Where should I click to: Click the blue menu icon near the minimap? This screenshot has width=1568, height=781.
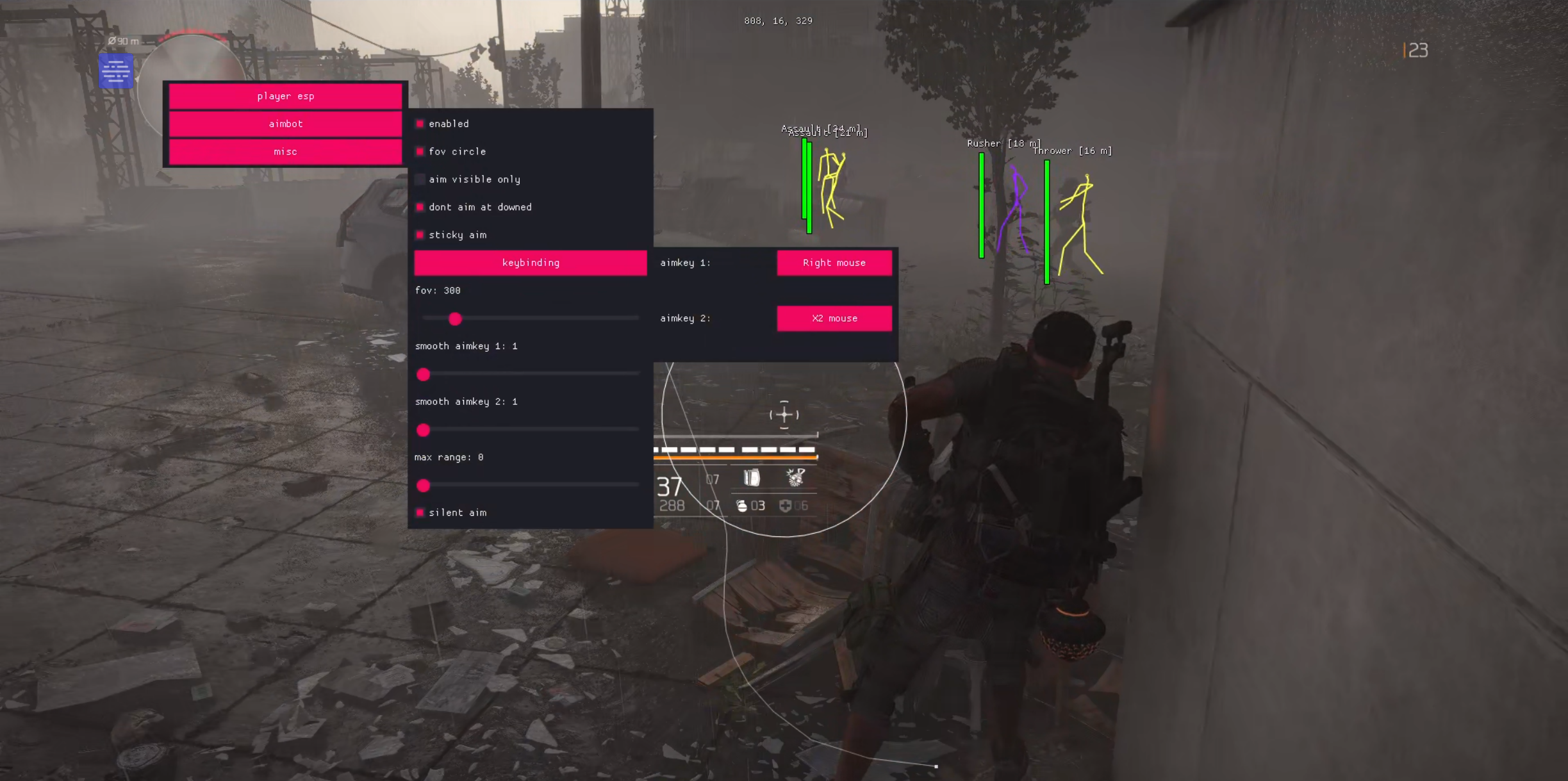point(116,71)
